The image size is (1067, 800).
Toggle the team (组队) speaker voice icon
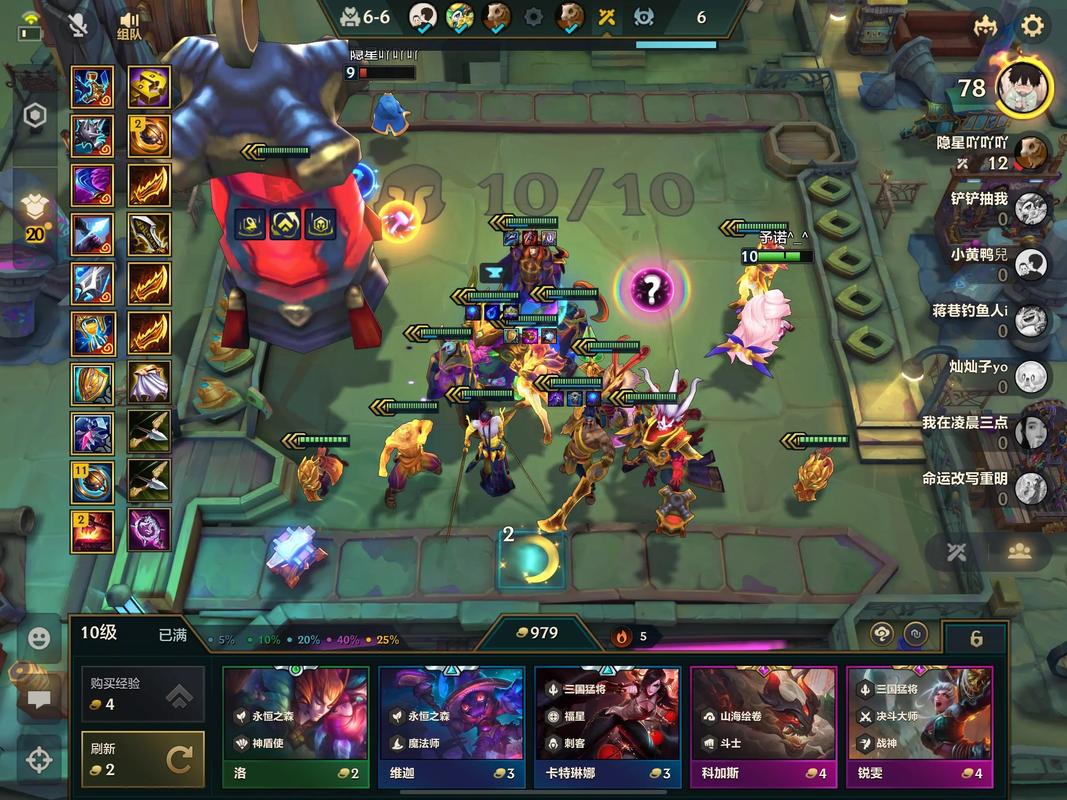point(129,26)
